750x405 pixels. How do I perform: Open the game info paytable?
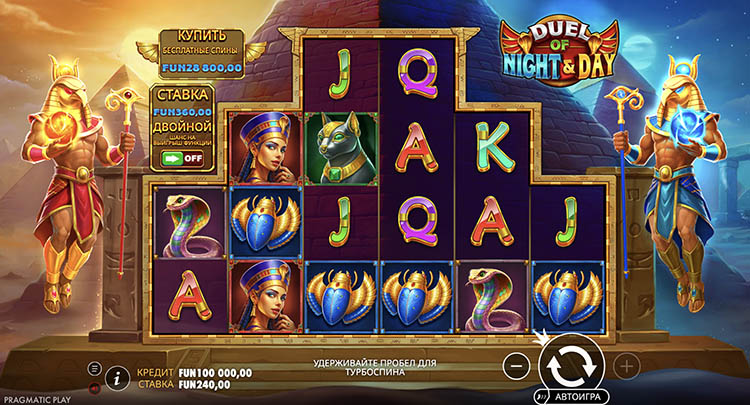(x=119, y=377)
